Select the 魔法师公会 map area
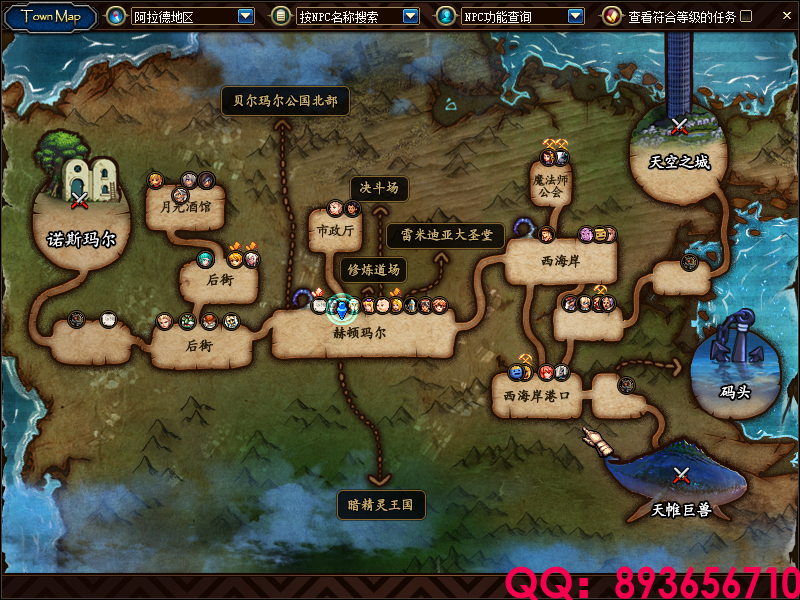 (548, 185)
